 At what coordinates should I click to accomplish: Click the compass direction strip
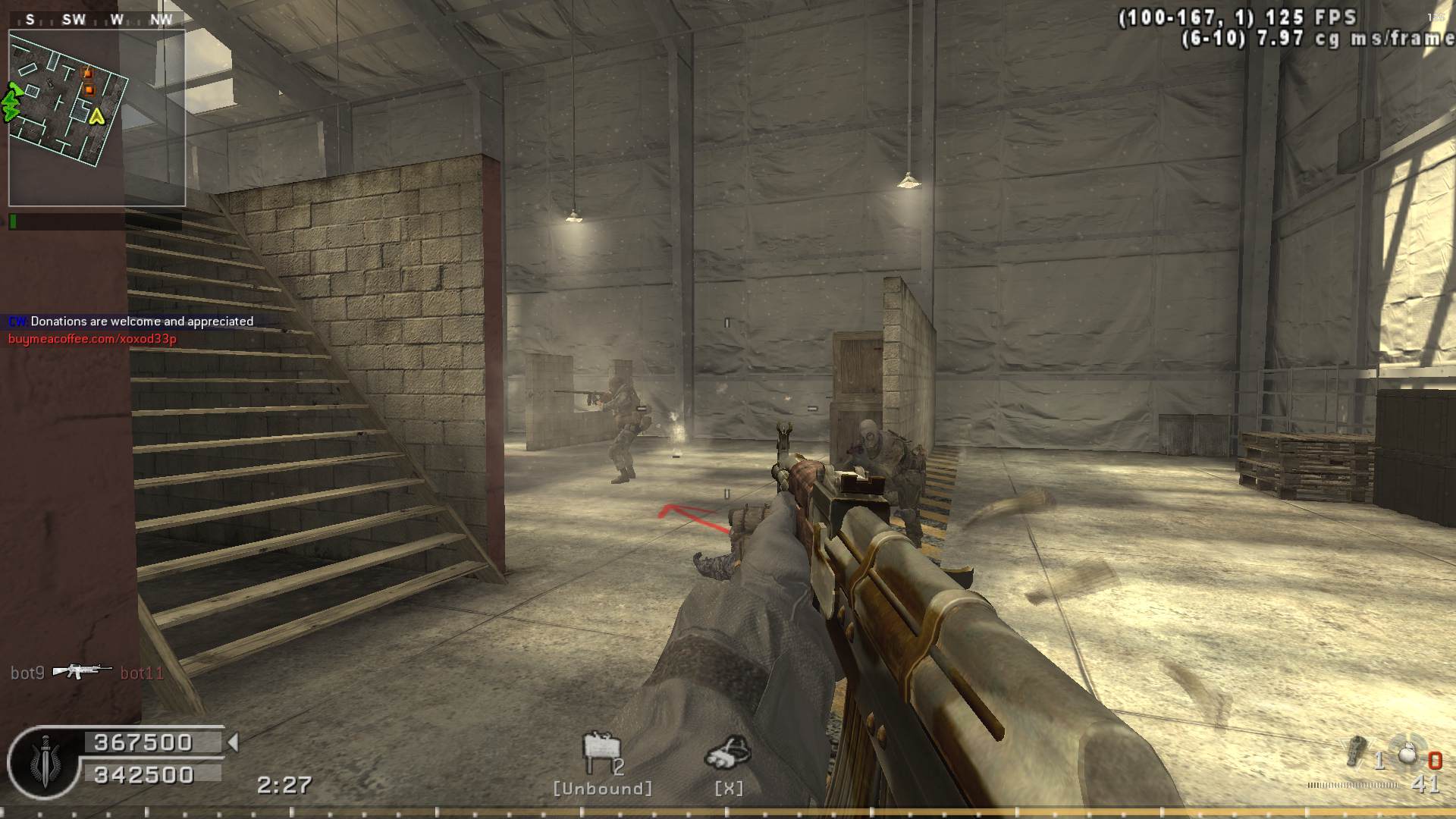pyautogui.click(x=96, y=20)
